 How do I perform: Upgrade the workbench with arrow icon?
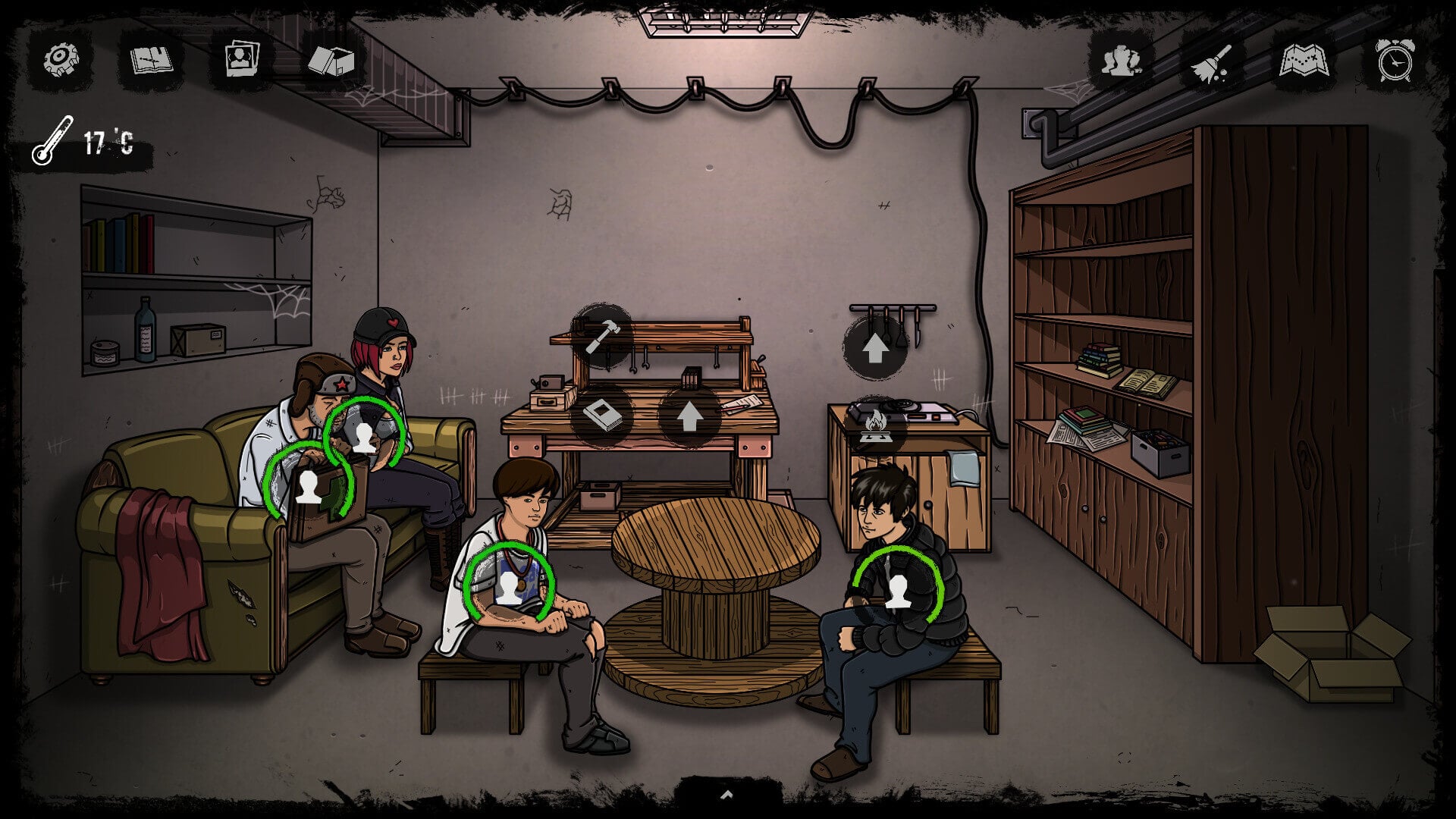tap(689, 416)
